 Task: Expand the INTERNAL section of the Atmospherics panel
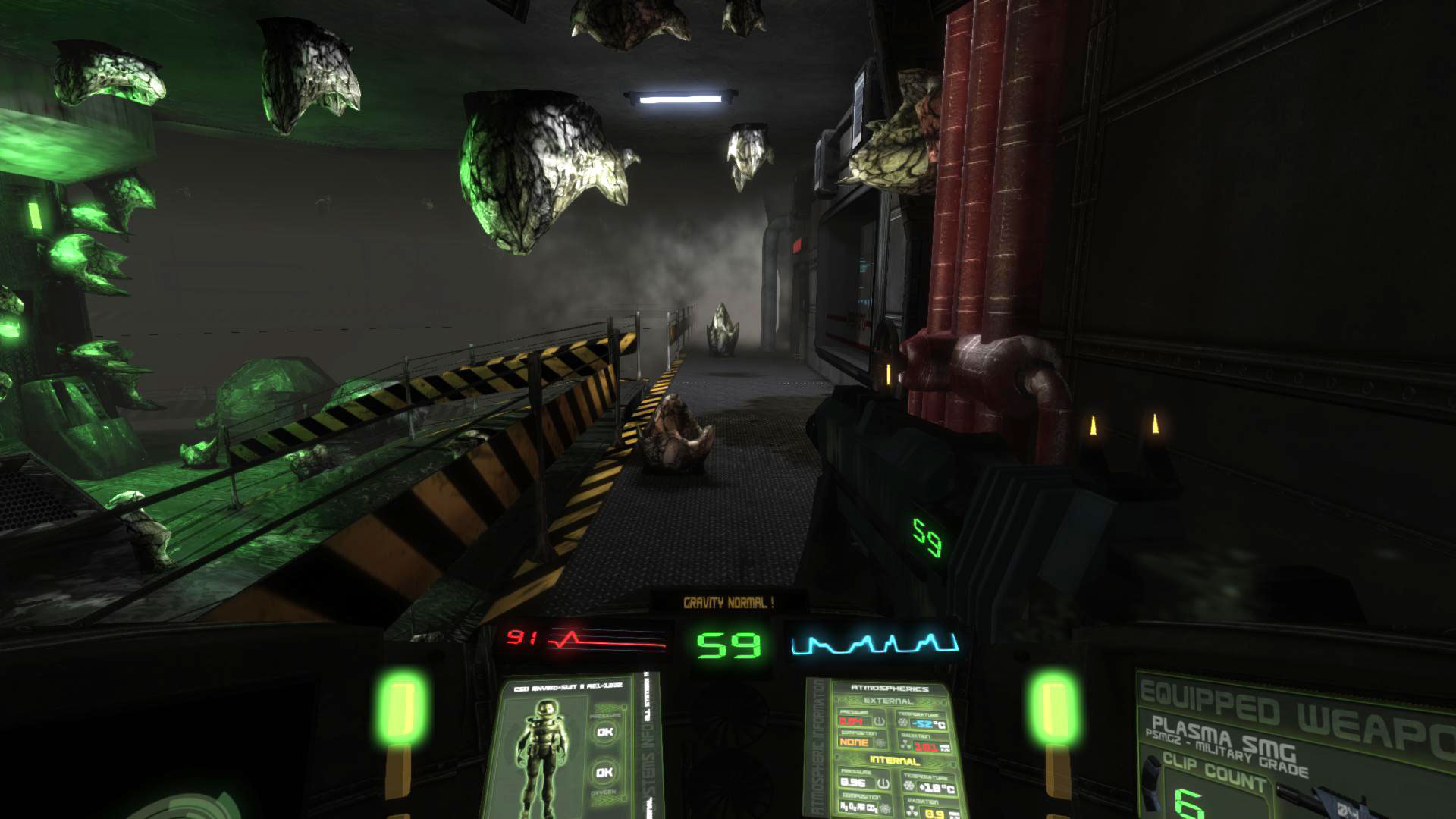tap(895, 760)
